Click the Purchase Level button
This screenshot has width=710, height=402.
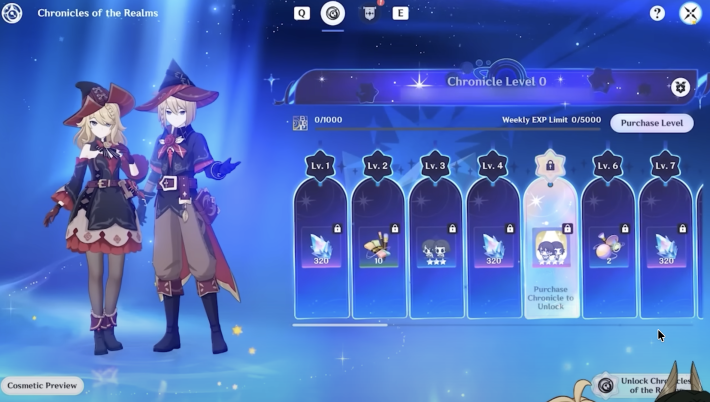pyautogui.click(x=651, y=123)
